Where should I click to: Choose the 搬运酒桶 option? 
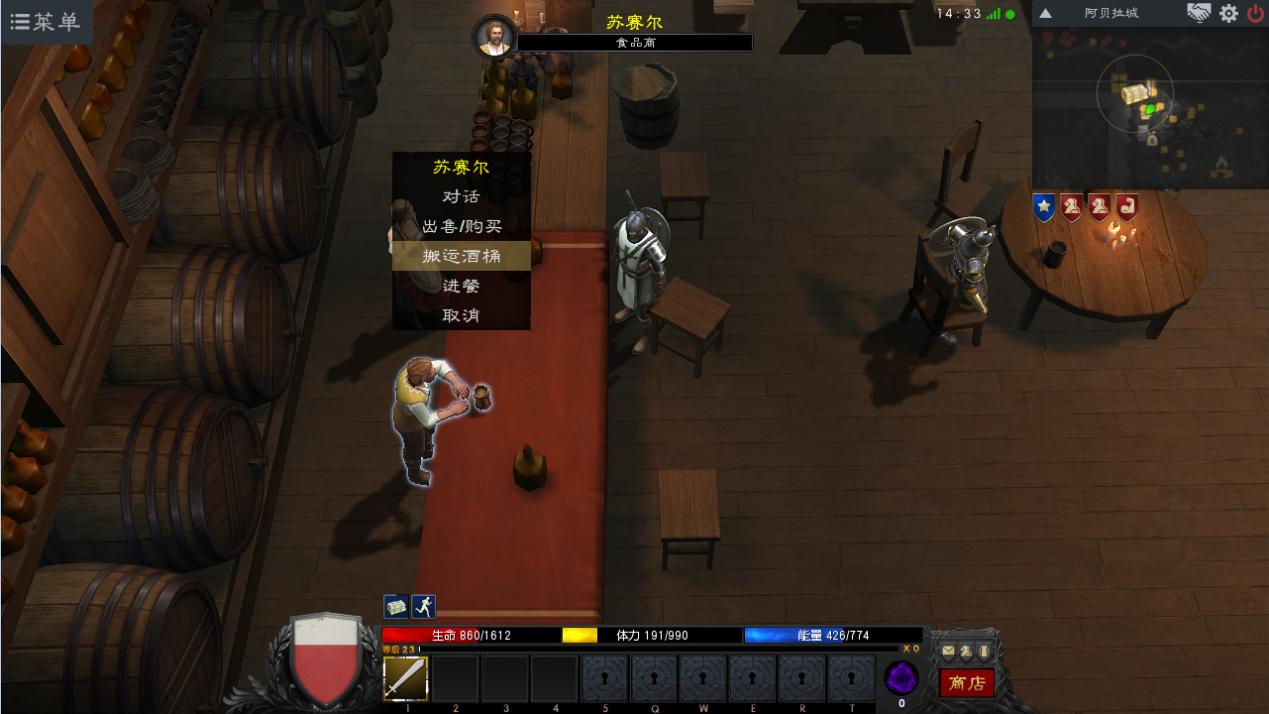(461, 256)
